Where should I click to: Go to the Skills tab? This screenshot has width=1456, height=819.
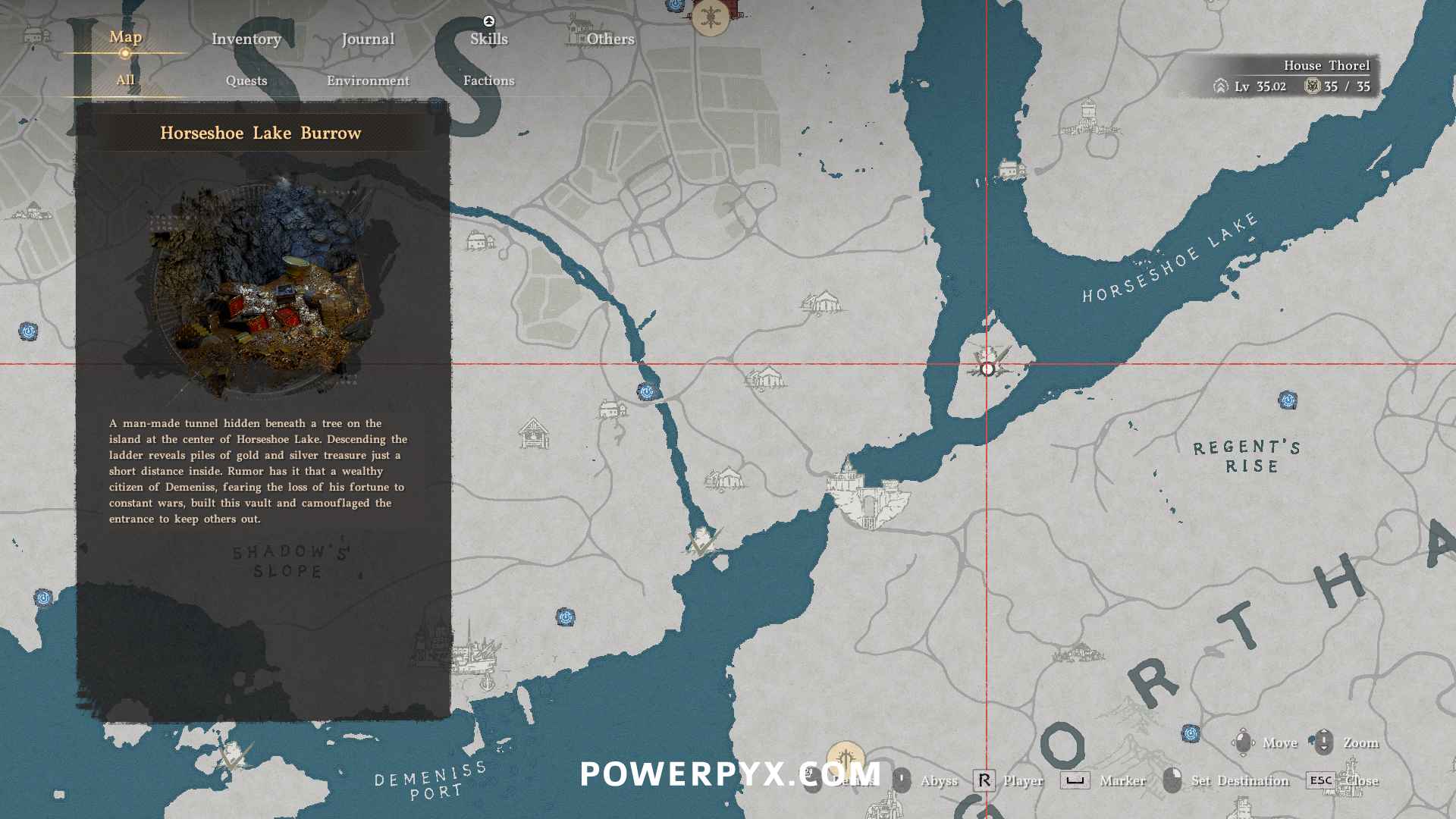488,39
